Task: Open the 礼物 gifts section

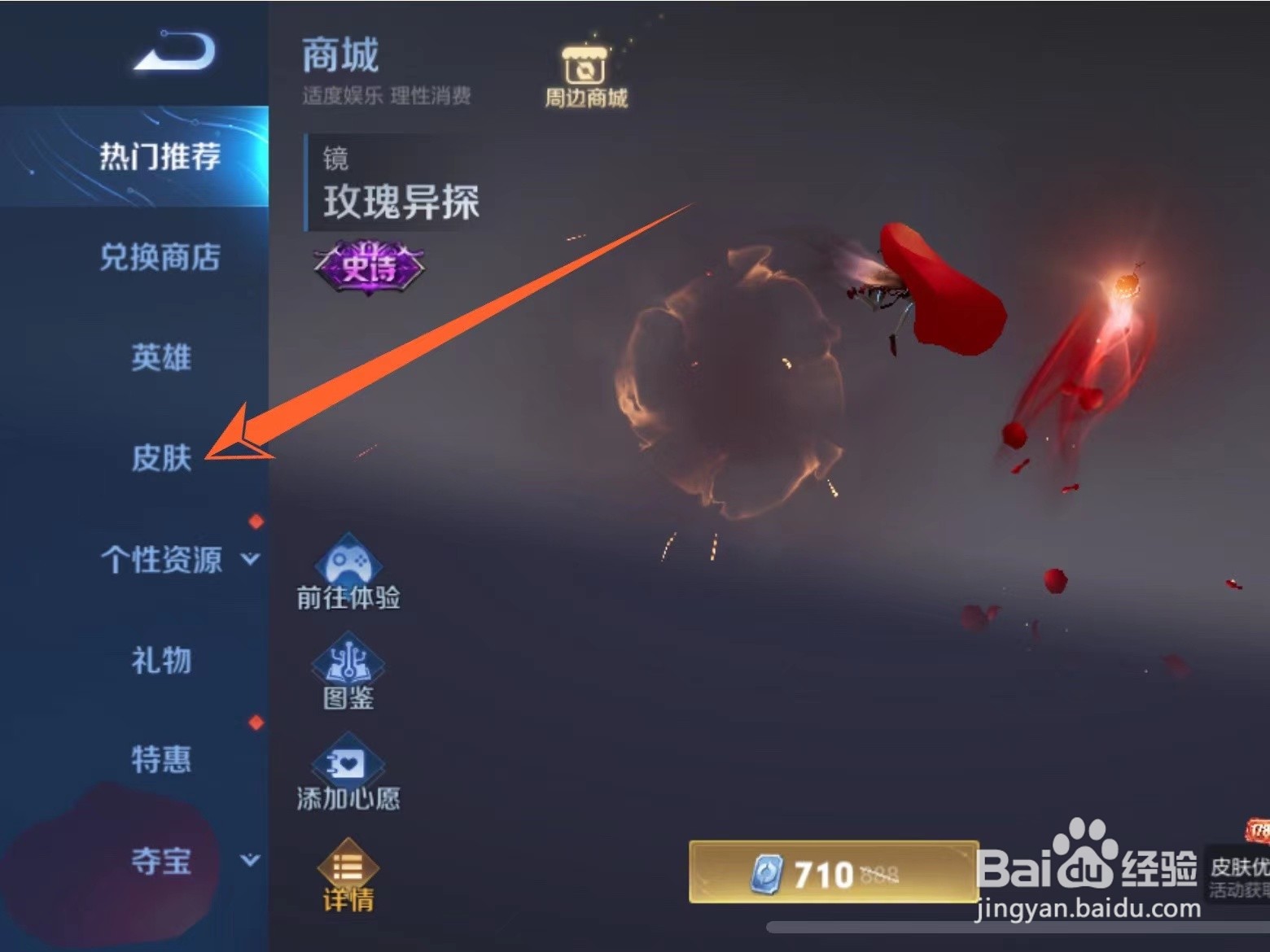Action: (162, 661)
